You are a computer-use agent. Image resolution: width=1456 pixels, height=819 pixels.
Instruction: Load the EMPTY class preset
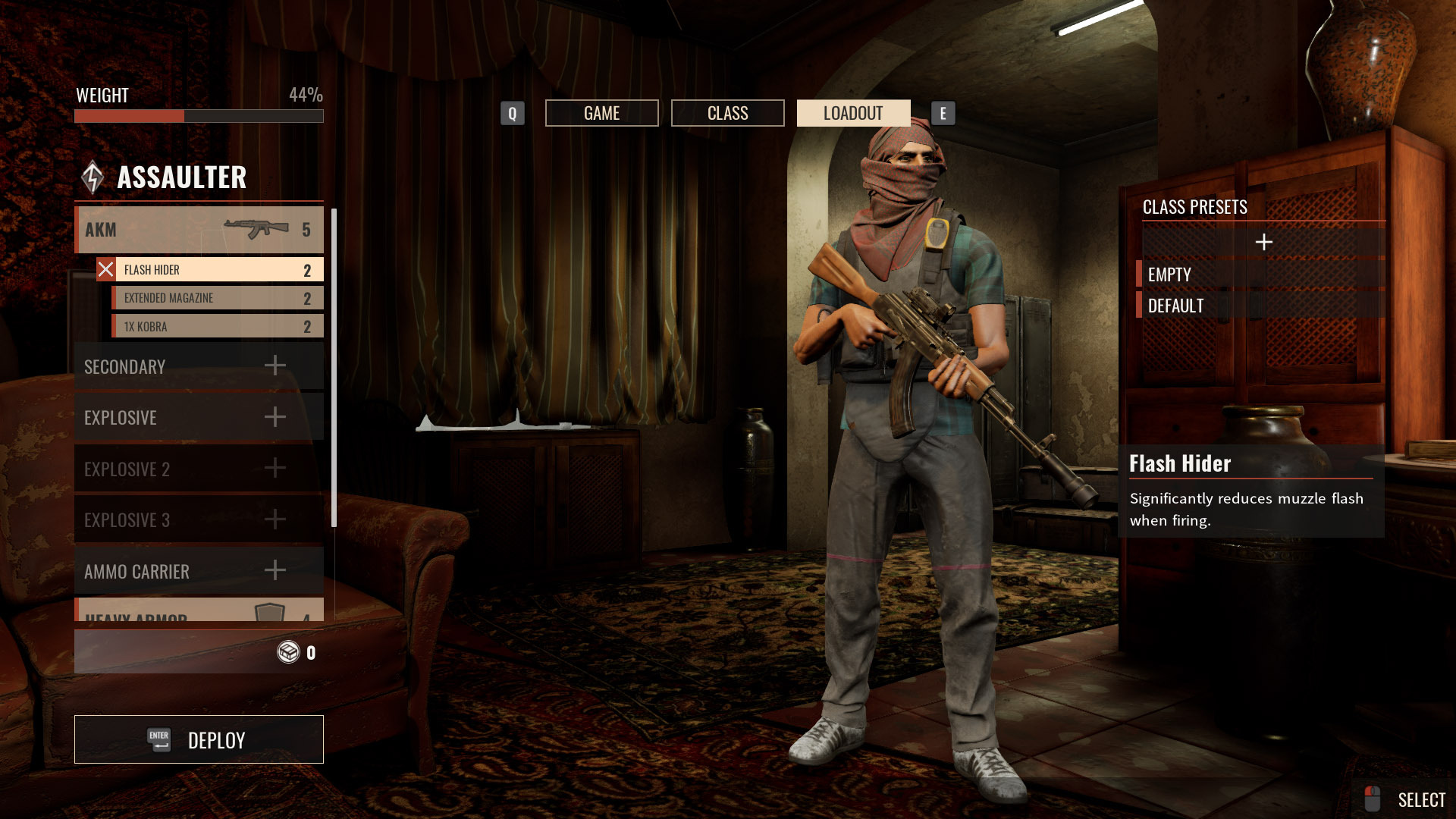(x=1260, y=275)
